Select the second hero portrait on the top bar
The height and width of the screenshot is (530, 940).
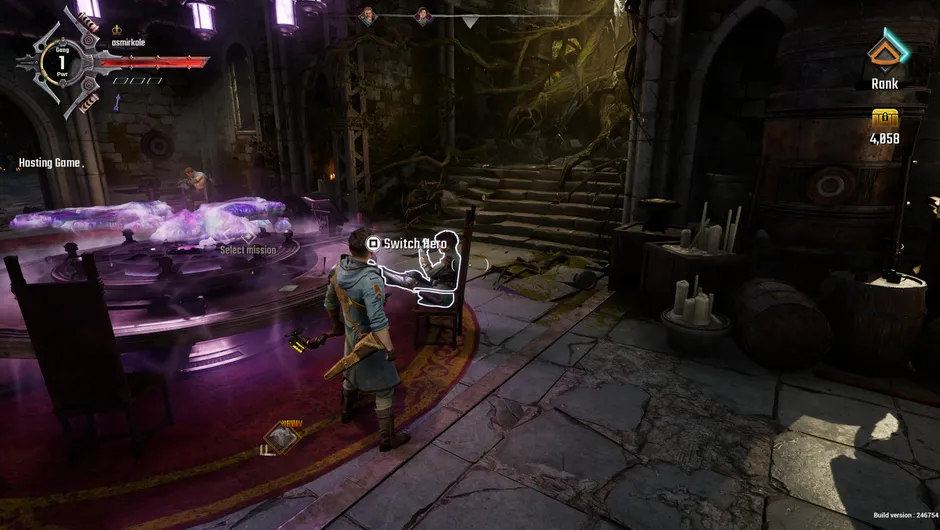tap(423, 16)
